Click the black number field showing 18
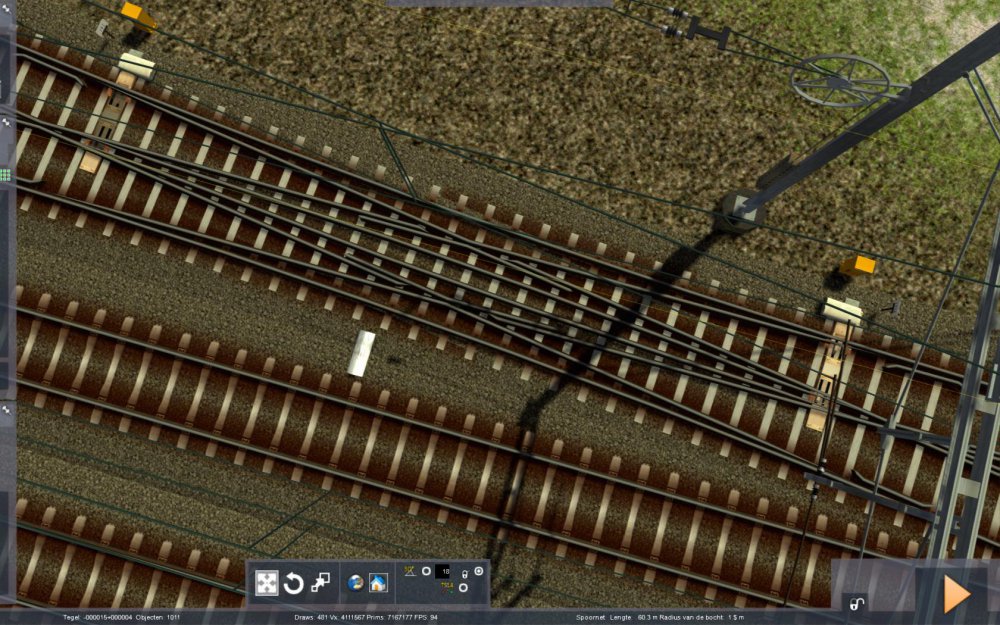The image size is (1000, 625). tap(445, 572)
